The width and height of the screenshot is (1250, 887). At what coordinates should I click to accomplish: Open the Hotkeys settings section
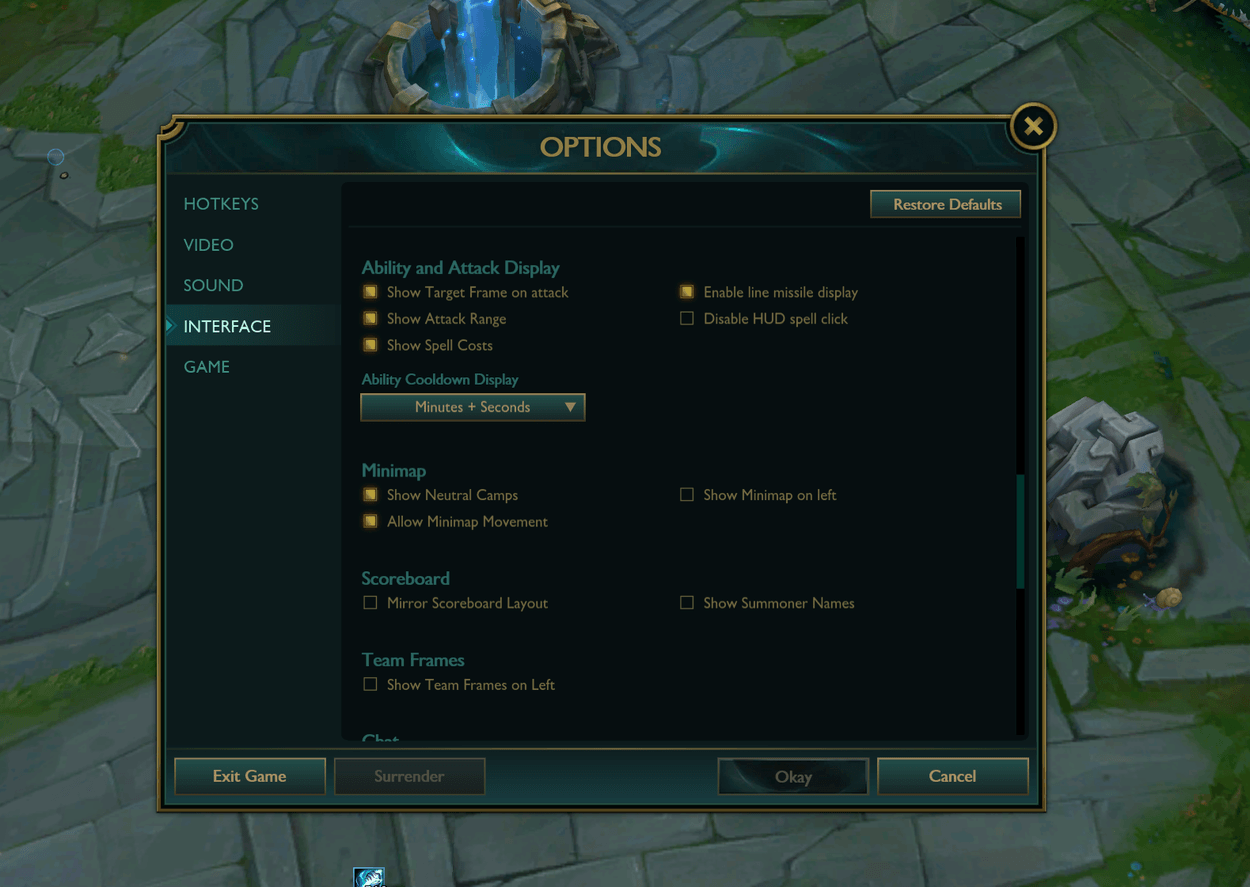[x=221, y=204]
